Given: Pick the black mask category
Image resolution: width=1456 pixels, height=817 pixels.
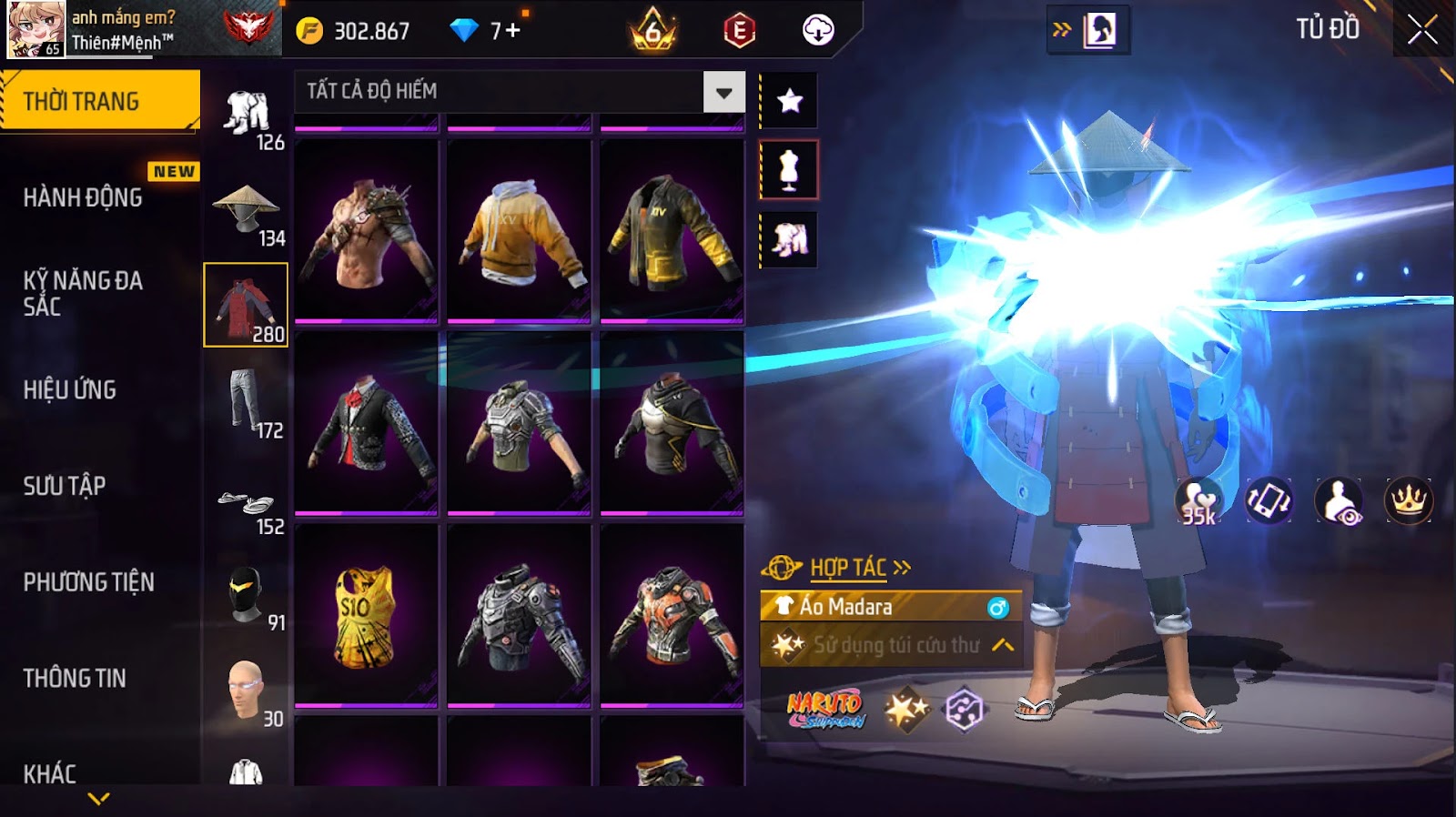Looking at the screenshot, I should click(246, 596).
